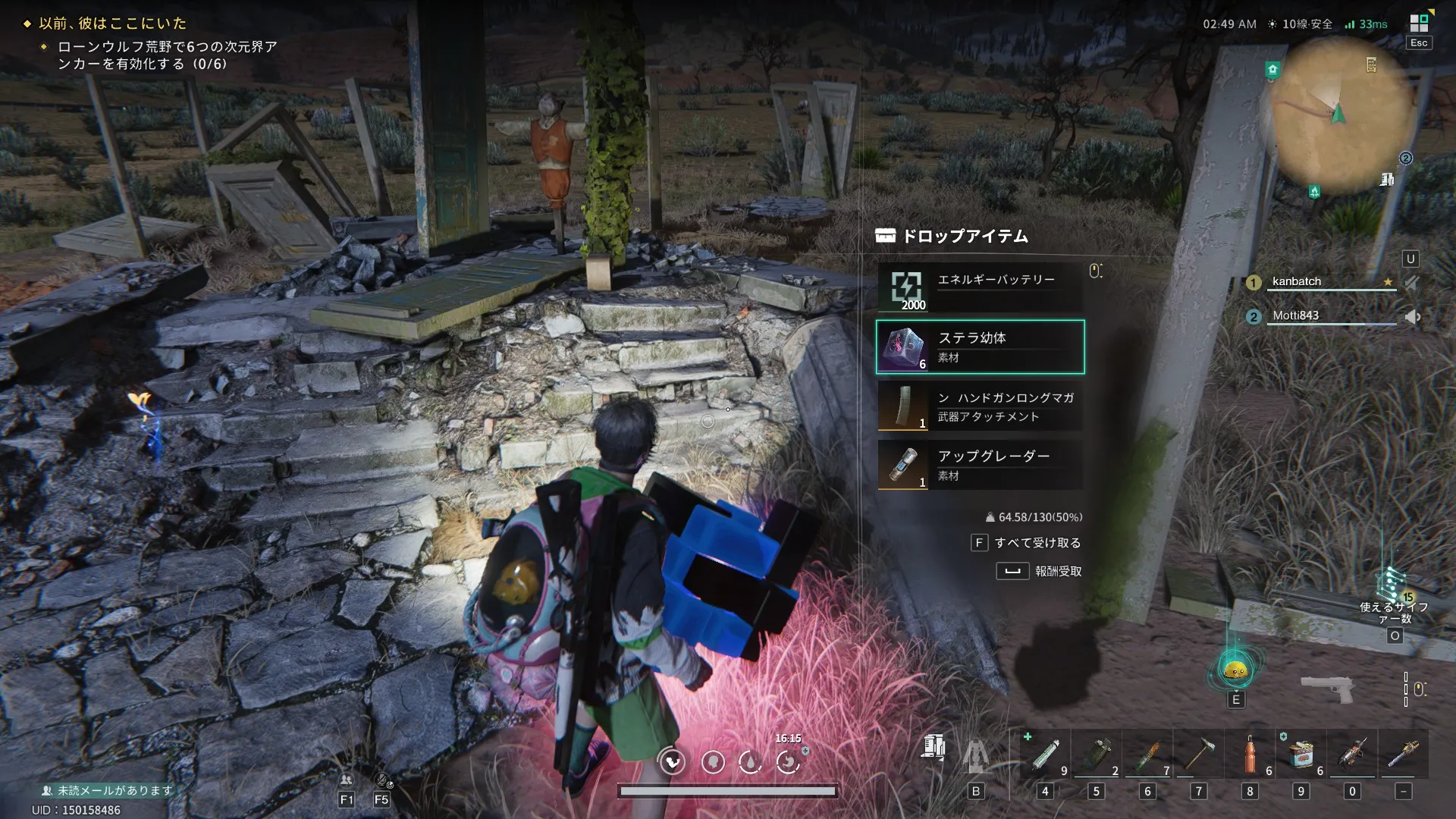Open the minimap

pyautogui.click(x=1339, y=115)
